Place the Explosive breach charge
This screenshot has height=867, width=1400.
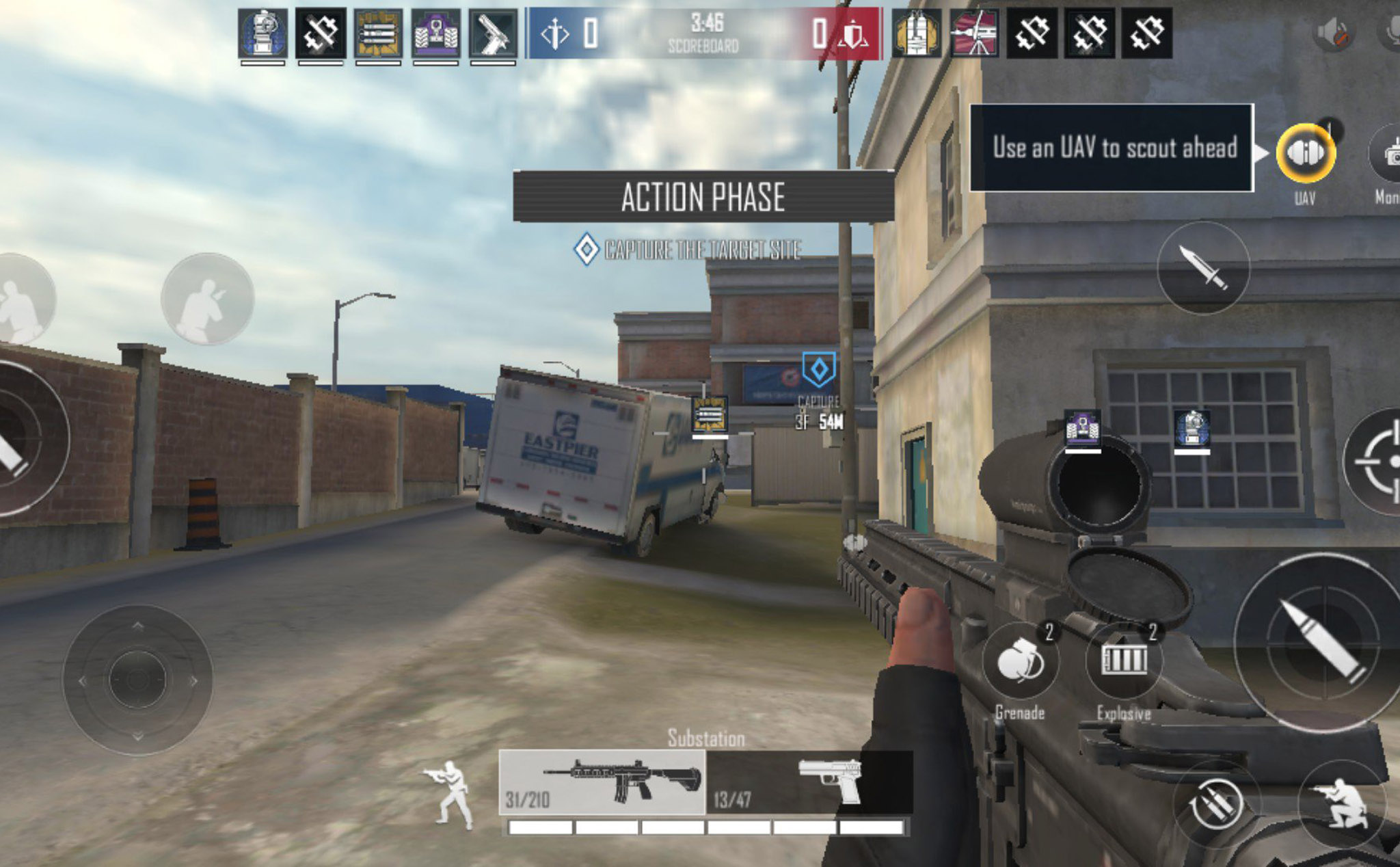tap(1124, 661)
